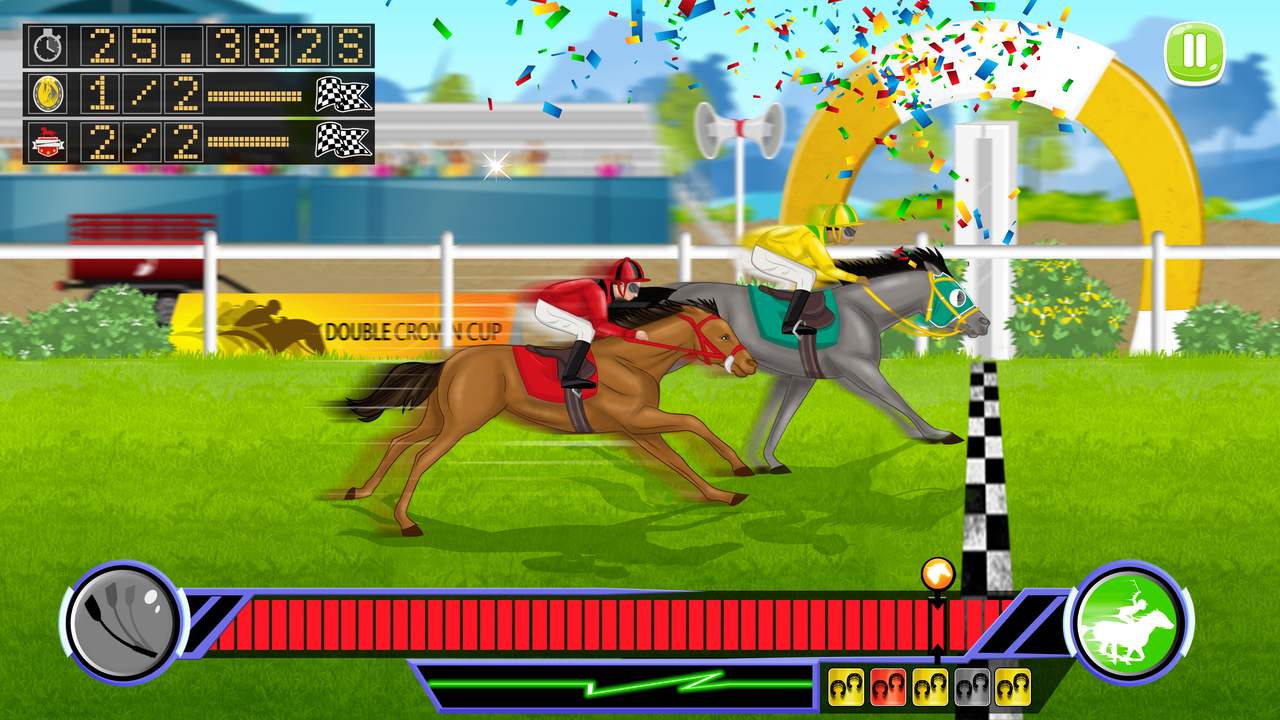The height and width of the screenshot is (720, 1280).
Task: Toggle the gray horseshoe power-up token
Action: pyautogui.click(x=971, y=688)
